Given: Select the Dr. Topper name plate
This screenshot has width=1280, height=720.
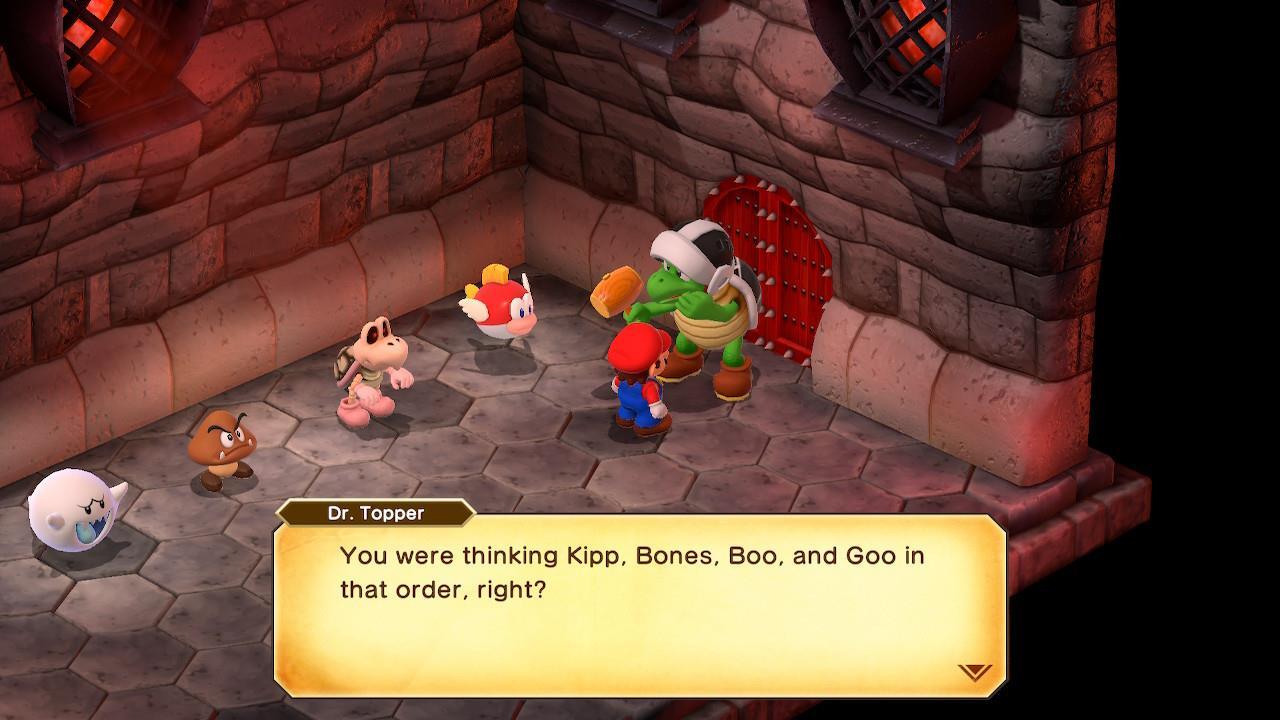Looking at the screenshot, I should [x=378, y=513].
